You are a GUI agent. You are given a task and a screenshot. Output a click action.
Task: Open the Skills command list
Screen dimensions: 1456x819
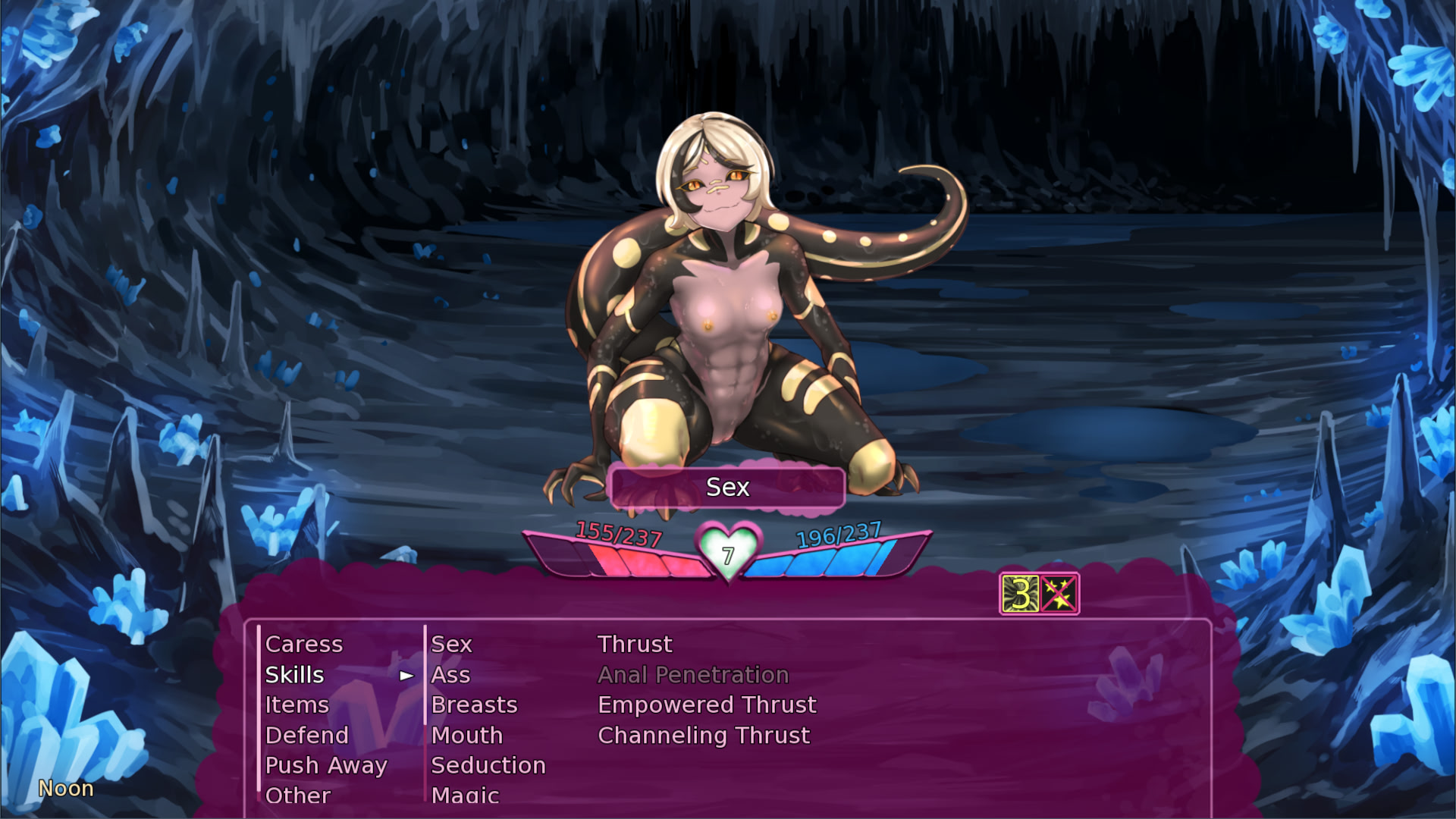(x=295, y=675)
